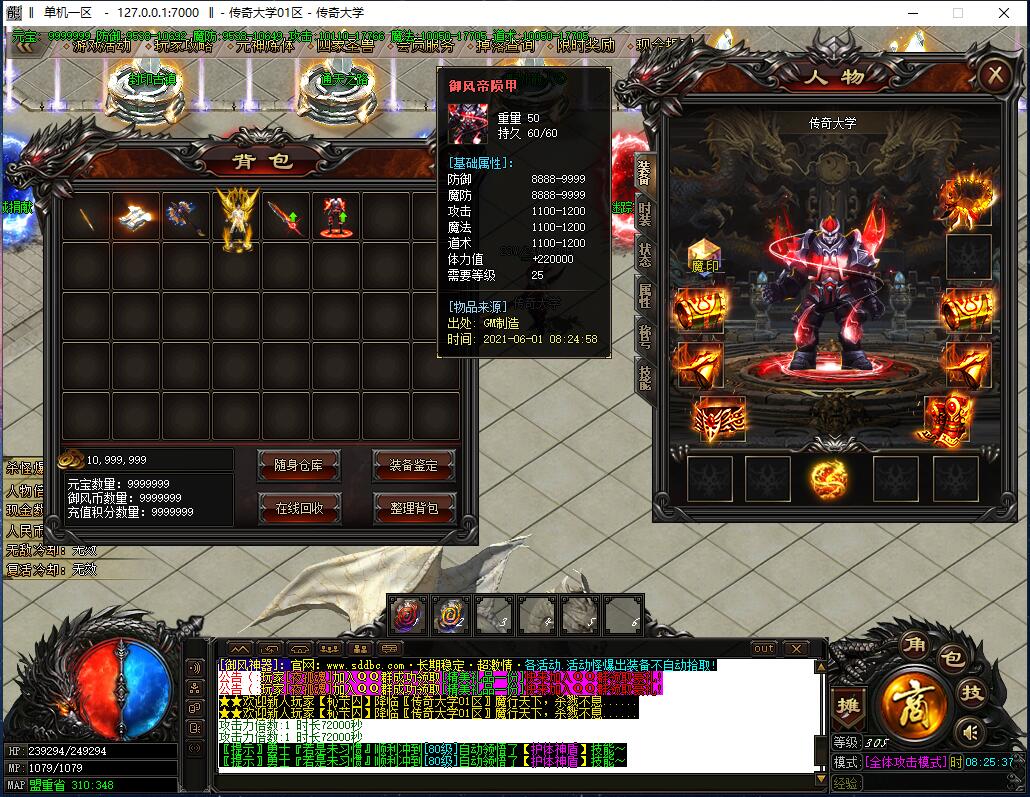This screenshot has height=797, width=1030.
Task: Click the chat window's out button
Action: 764,648
